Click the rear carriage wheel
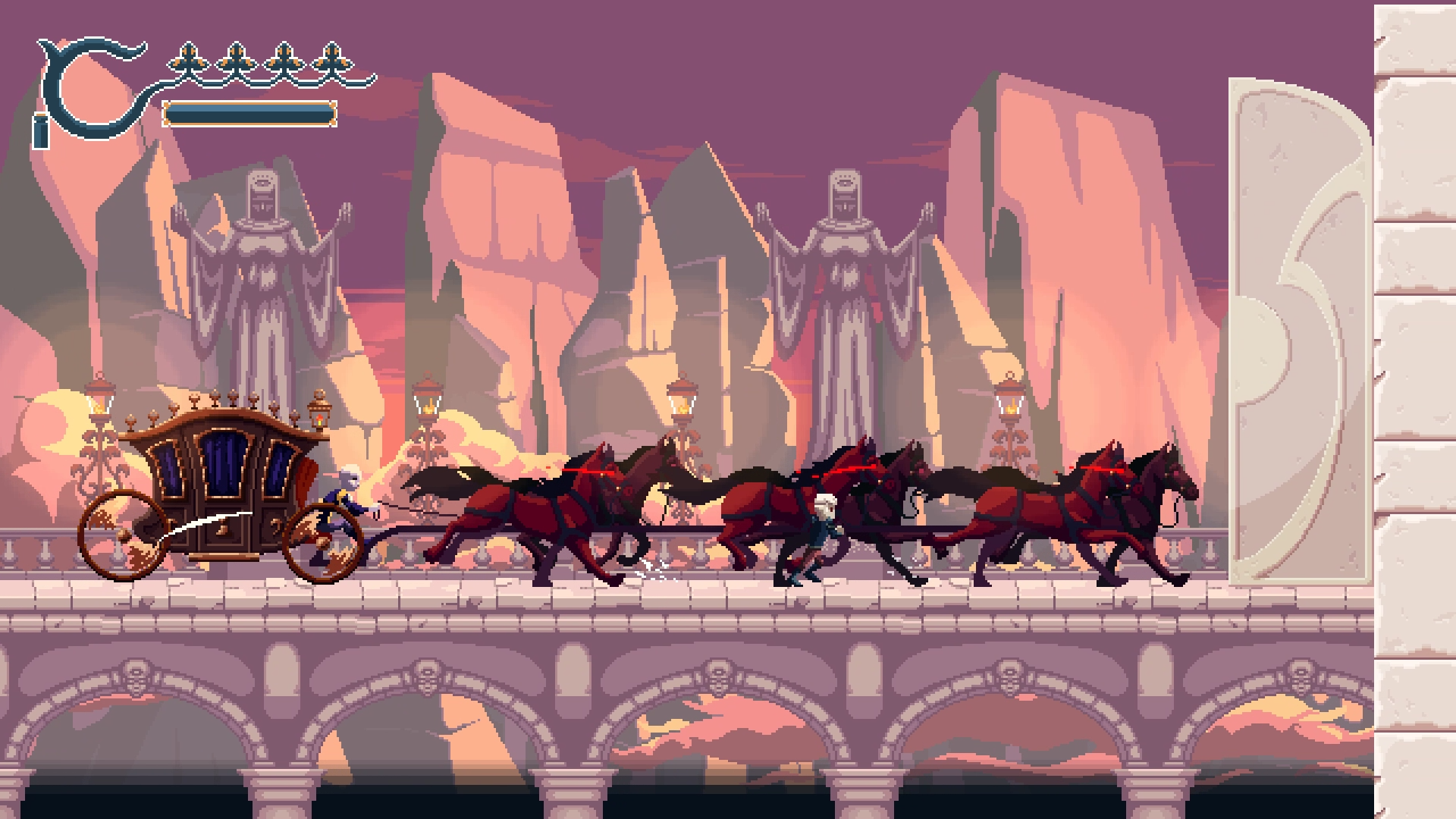The image size is (1456, 819). (125, 535)
